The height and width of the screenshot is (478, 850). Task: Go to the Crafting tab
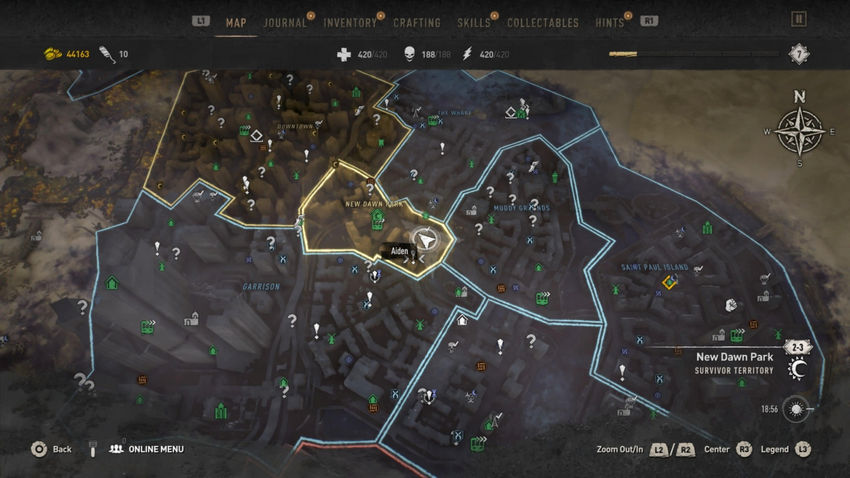[x=417, y=23]
